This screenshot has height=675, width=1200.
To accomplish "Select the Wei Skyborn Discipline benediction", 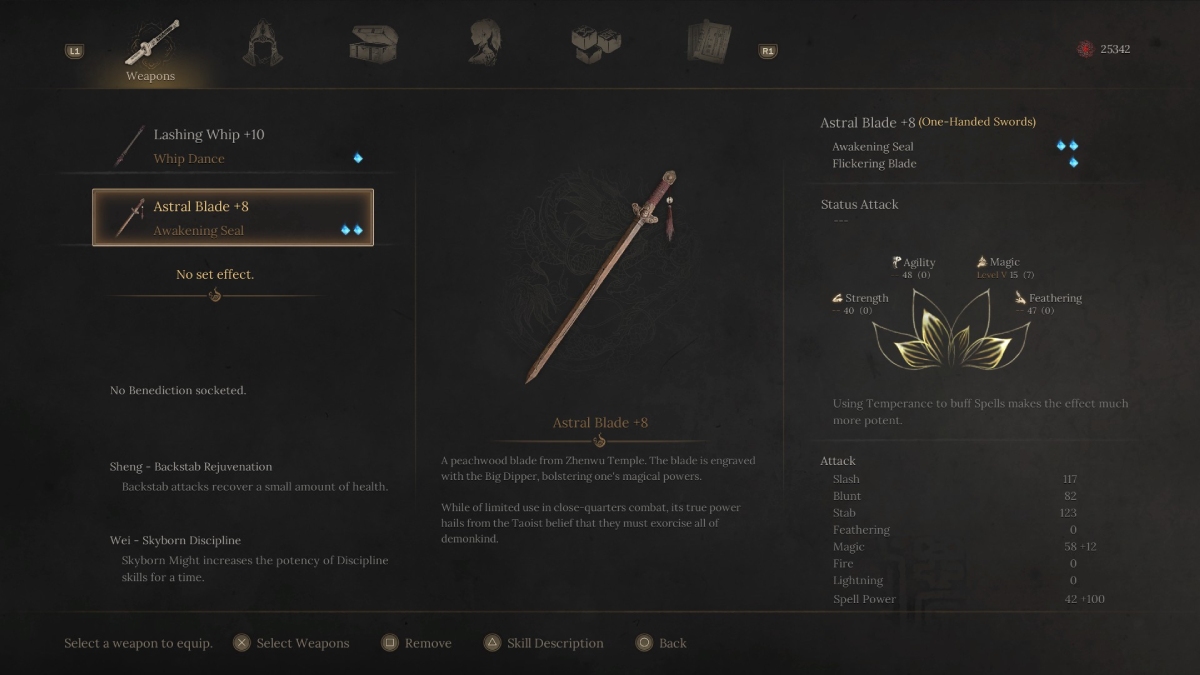I will coord(175,541).
